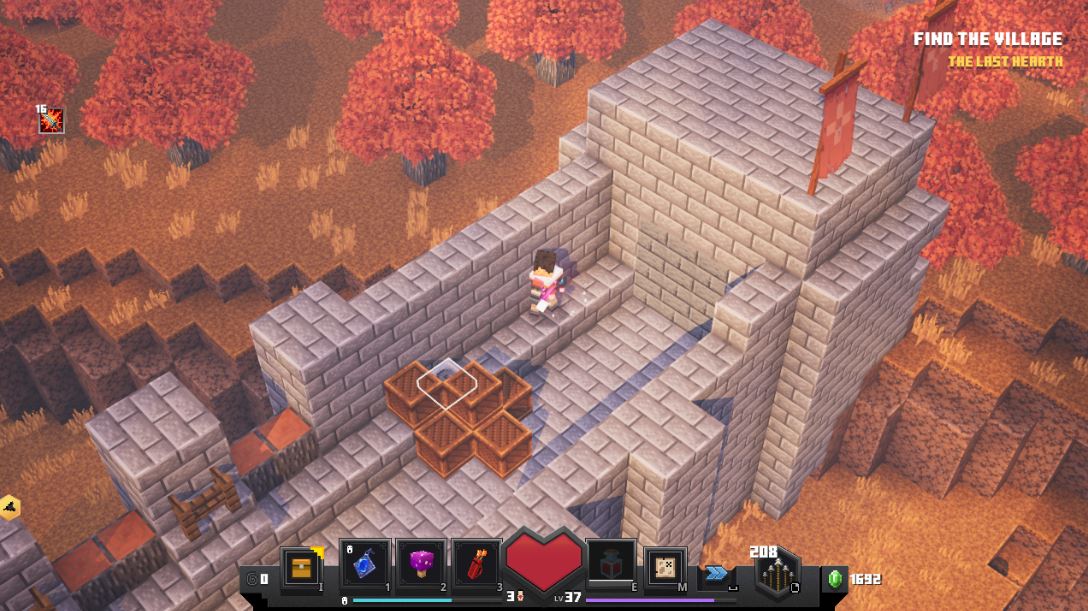Select the red arrow quiver artifact
This screenshot has height=611, width=1088.
[476, 565]
